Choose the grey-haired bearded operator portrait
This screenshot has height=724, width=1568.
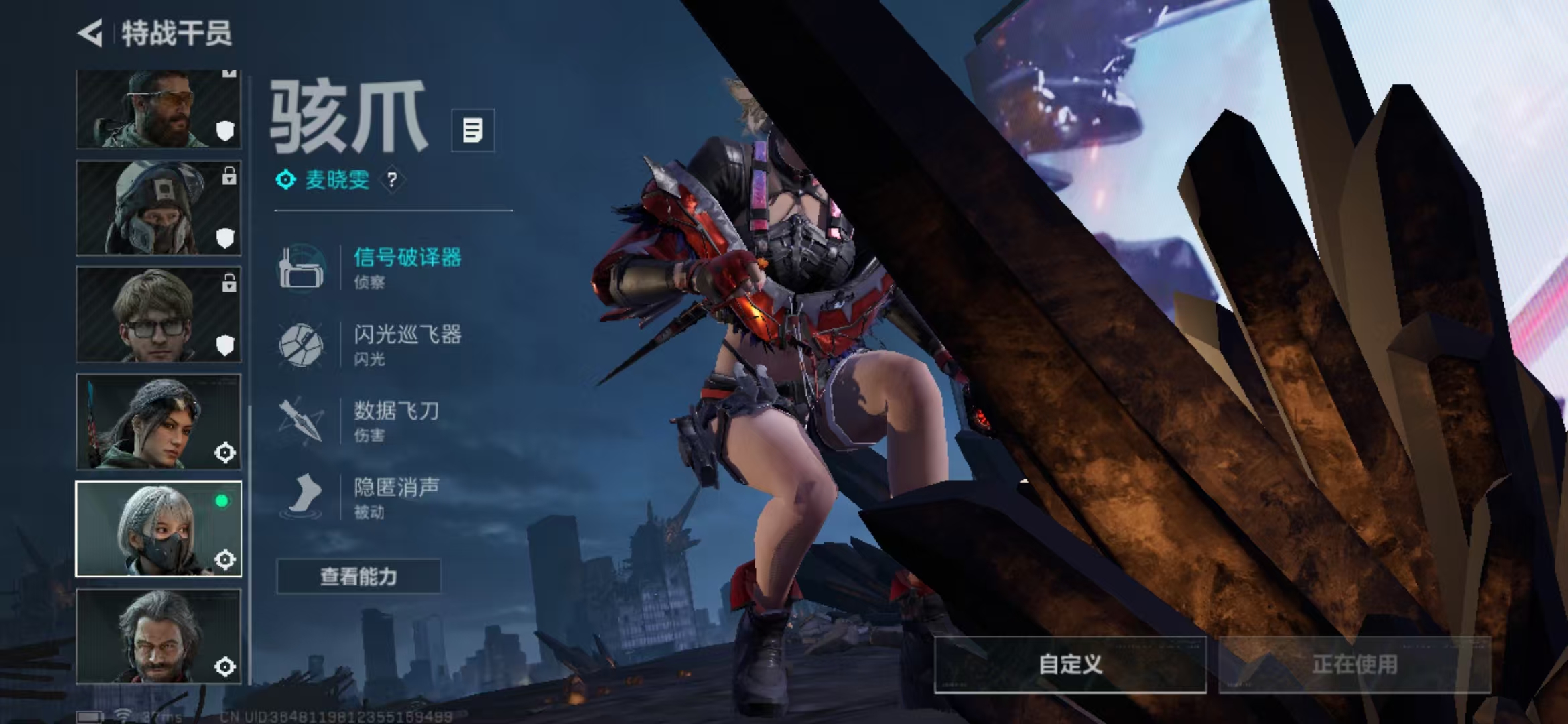point(158,636)
